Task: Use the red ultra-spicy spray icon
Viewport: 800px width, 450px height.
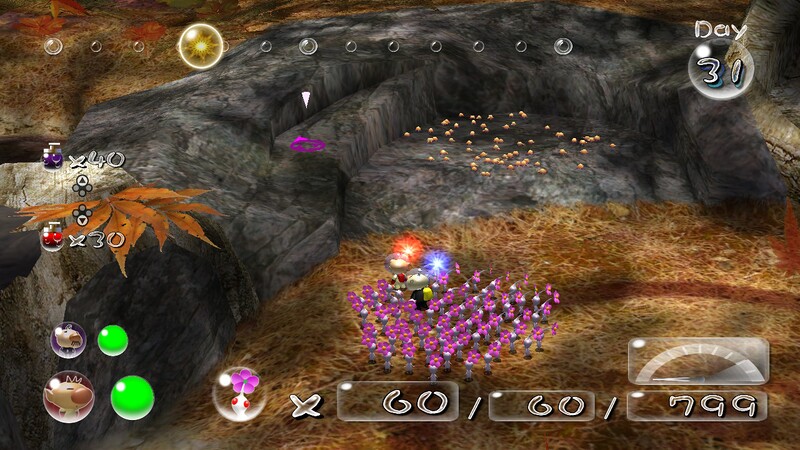Action: click(52, 239)
